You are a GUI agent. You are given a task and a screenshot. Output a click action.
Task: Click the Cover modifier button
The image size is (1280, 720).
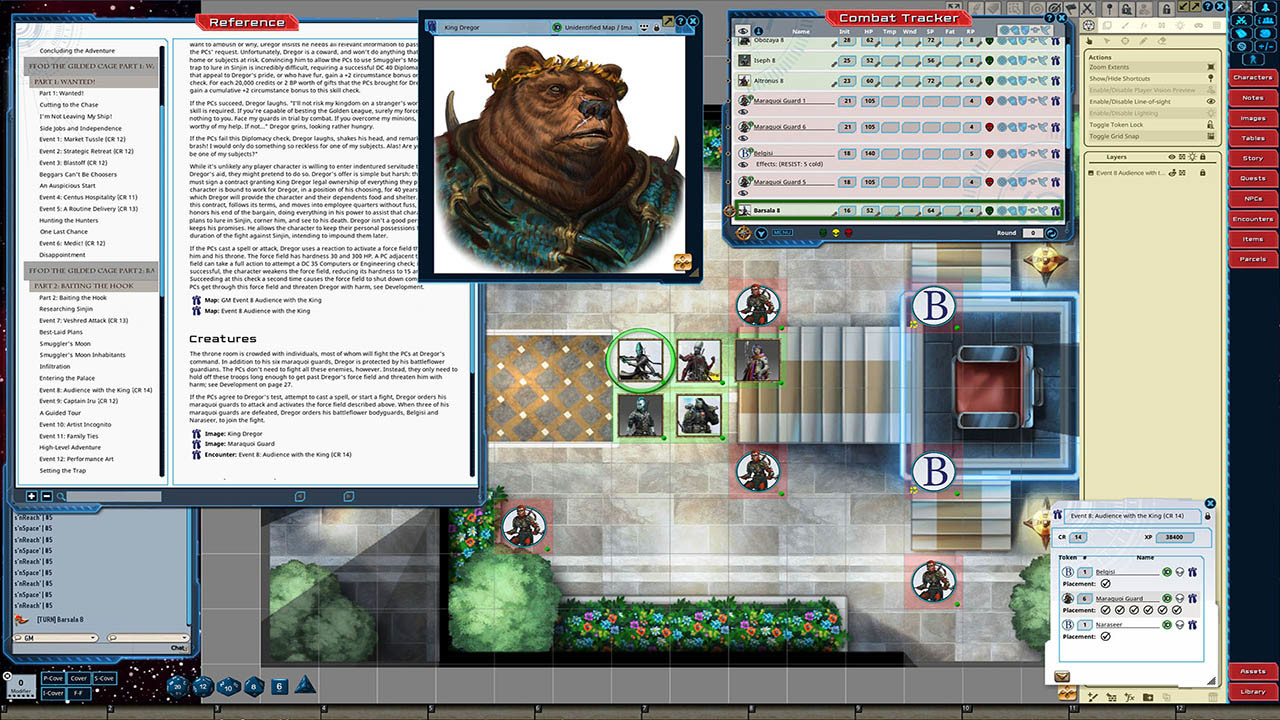pos(79,678)
